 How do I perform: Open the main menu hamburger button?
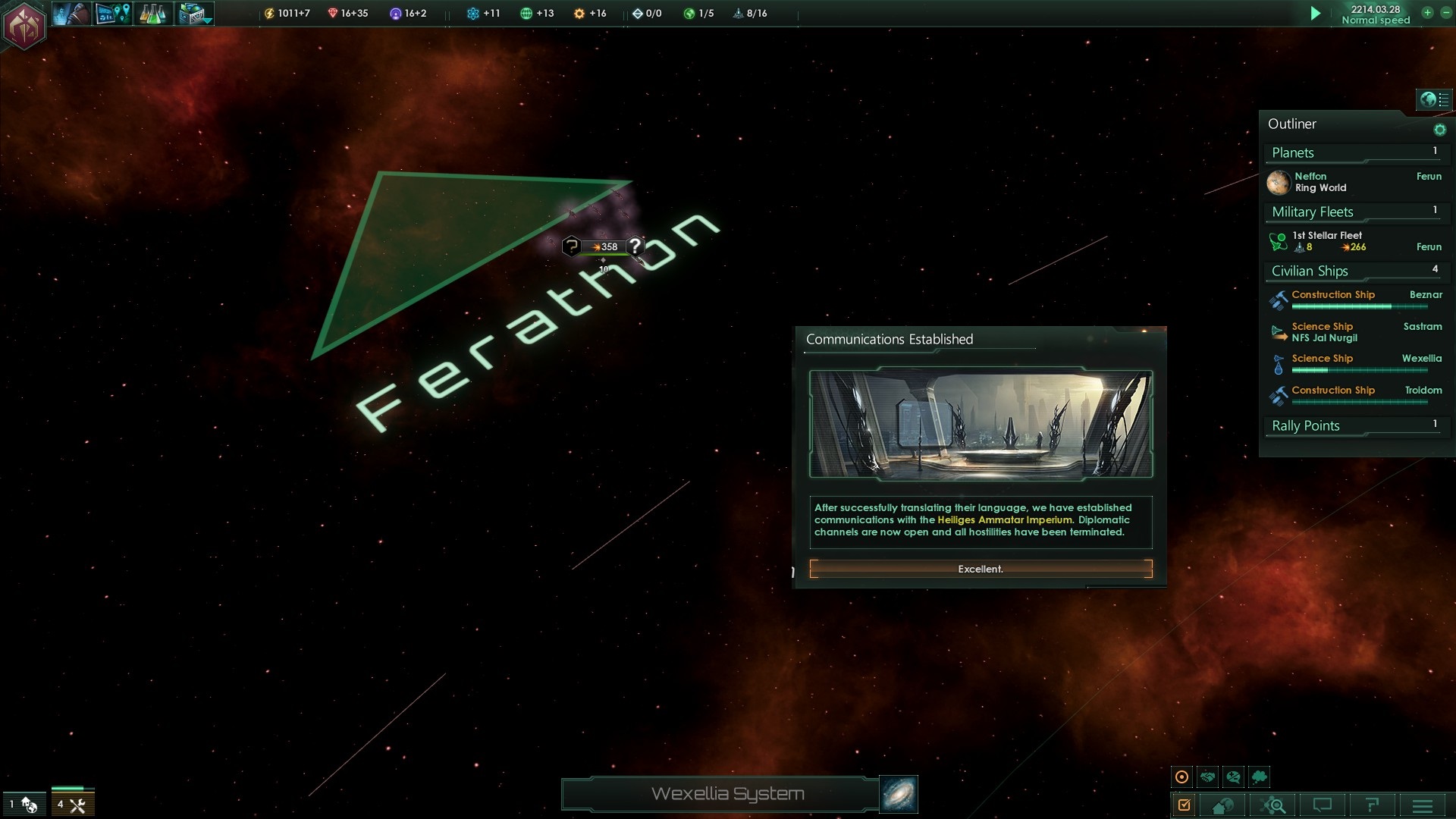point(1423,805)
